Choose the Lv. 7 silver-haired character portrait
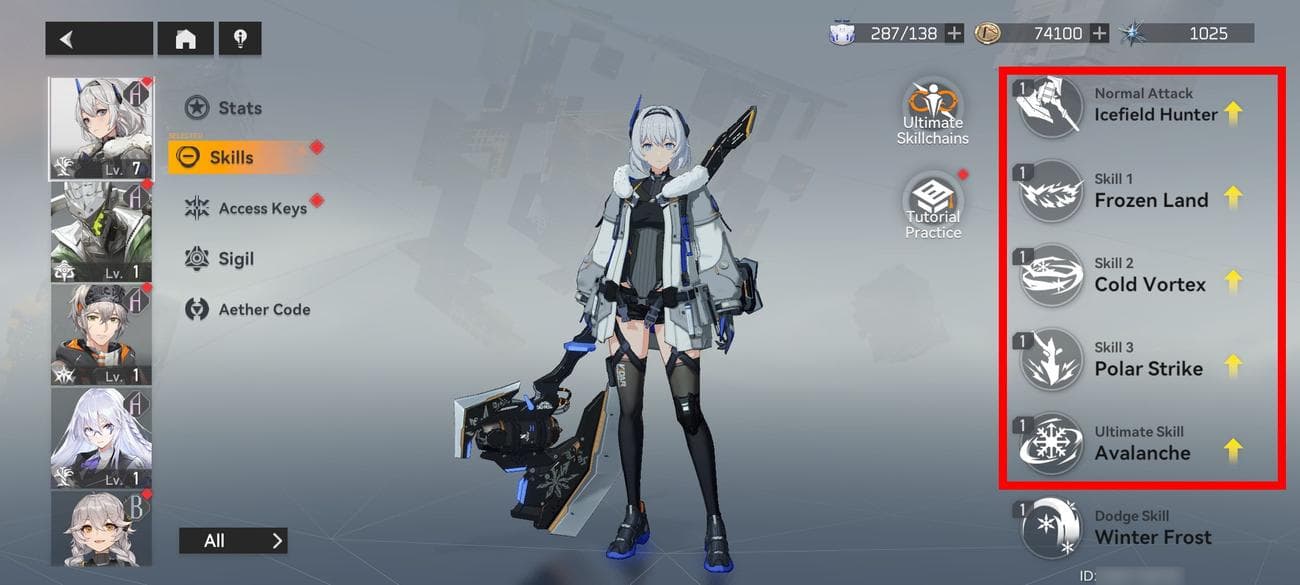Image resolution: width=1300 pixels, height=585 pixels. pyautogui.click(x=101, y=128)
